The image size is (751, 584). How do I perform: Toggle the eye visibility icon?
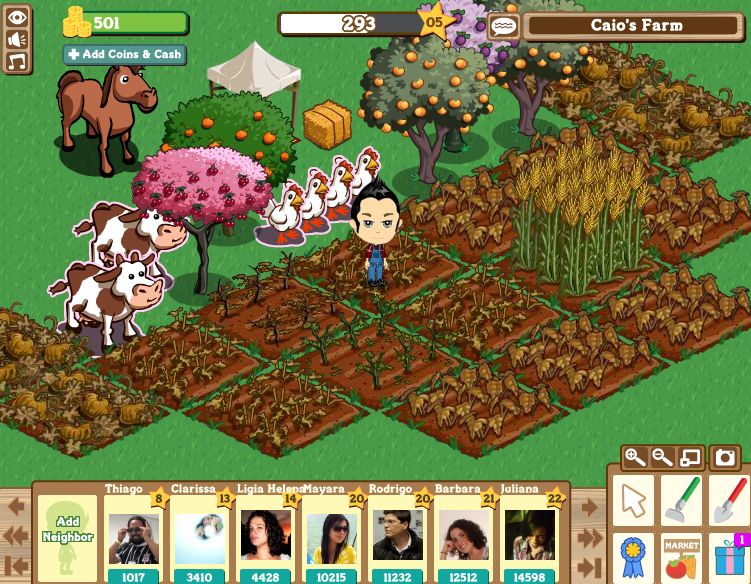click(x=17, y=17)
